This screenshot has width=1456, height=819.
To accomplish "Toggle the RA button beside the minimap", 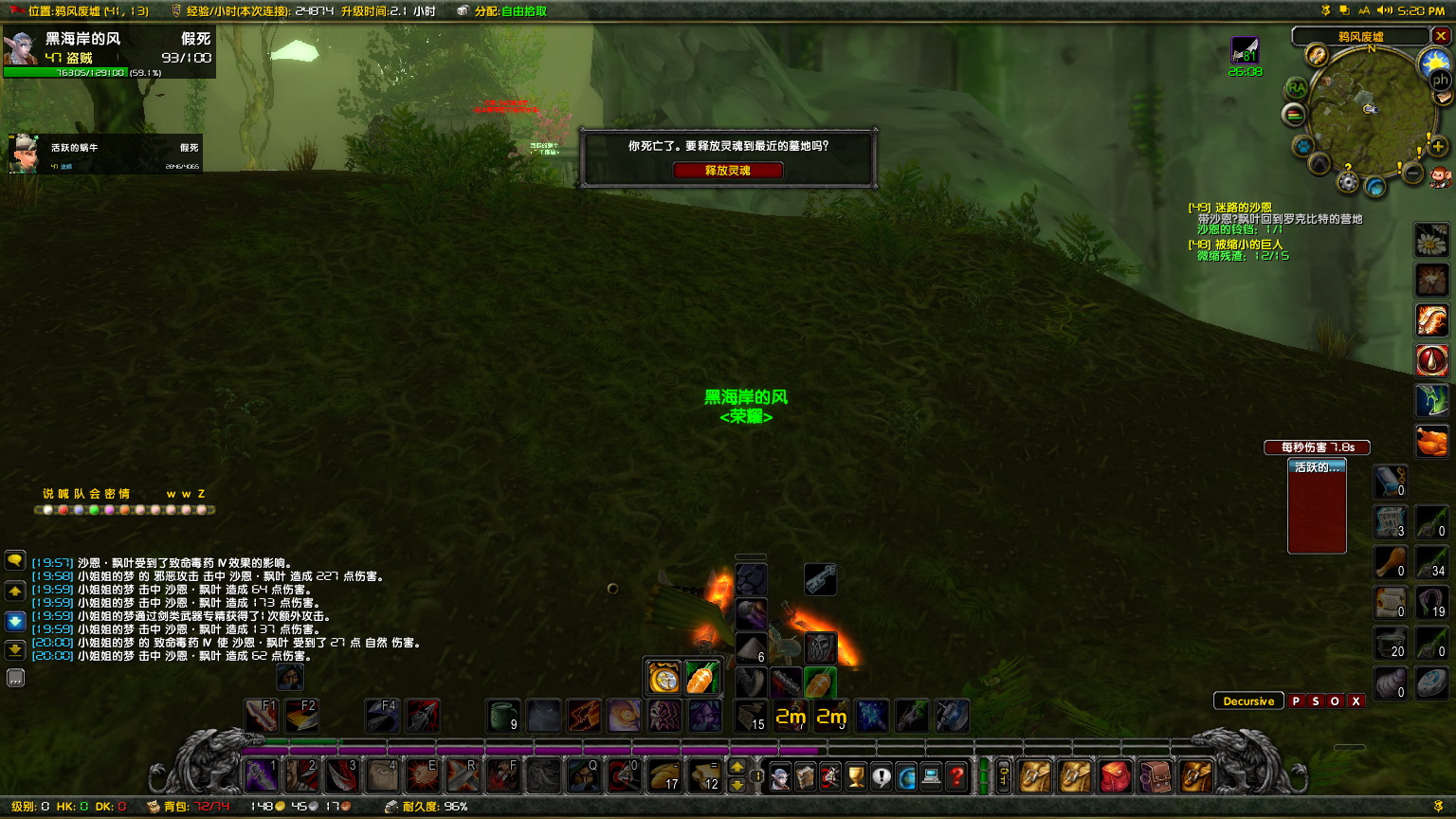I will click(x=1297, y=87).
